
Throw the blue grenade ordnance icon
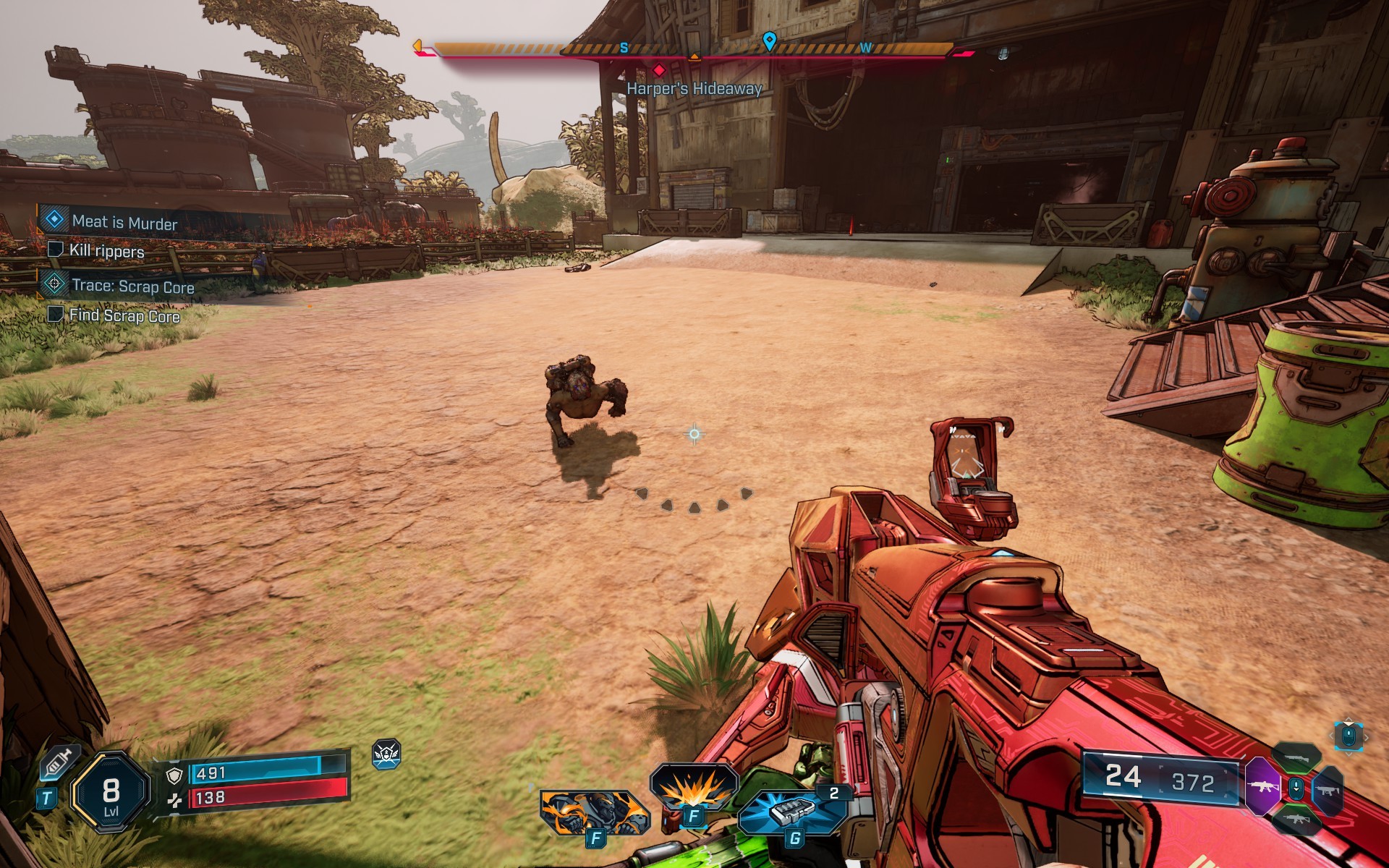[x=793, y=812]
